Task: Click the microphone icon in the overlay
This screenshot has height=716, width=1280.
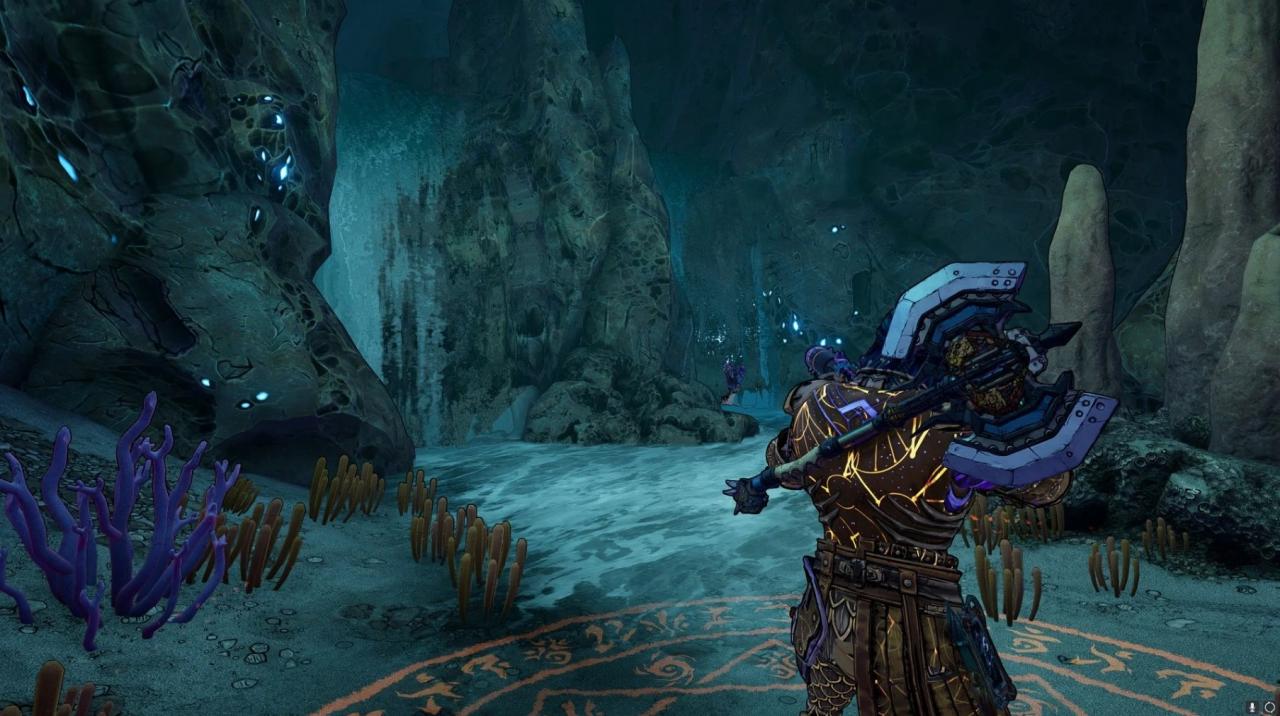Action: pos(1254,707)
